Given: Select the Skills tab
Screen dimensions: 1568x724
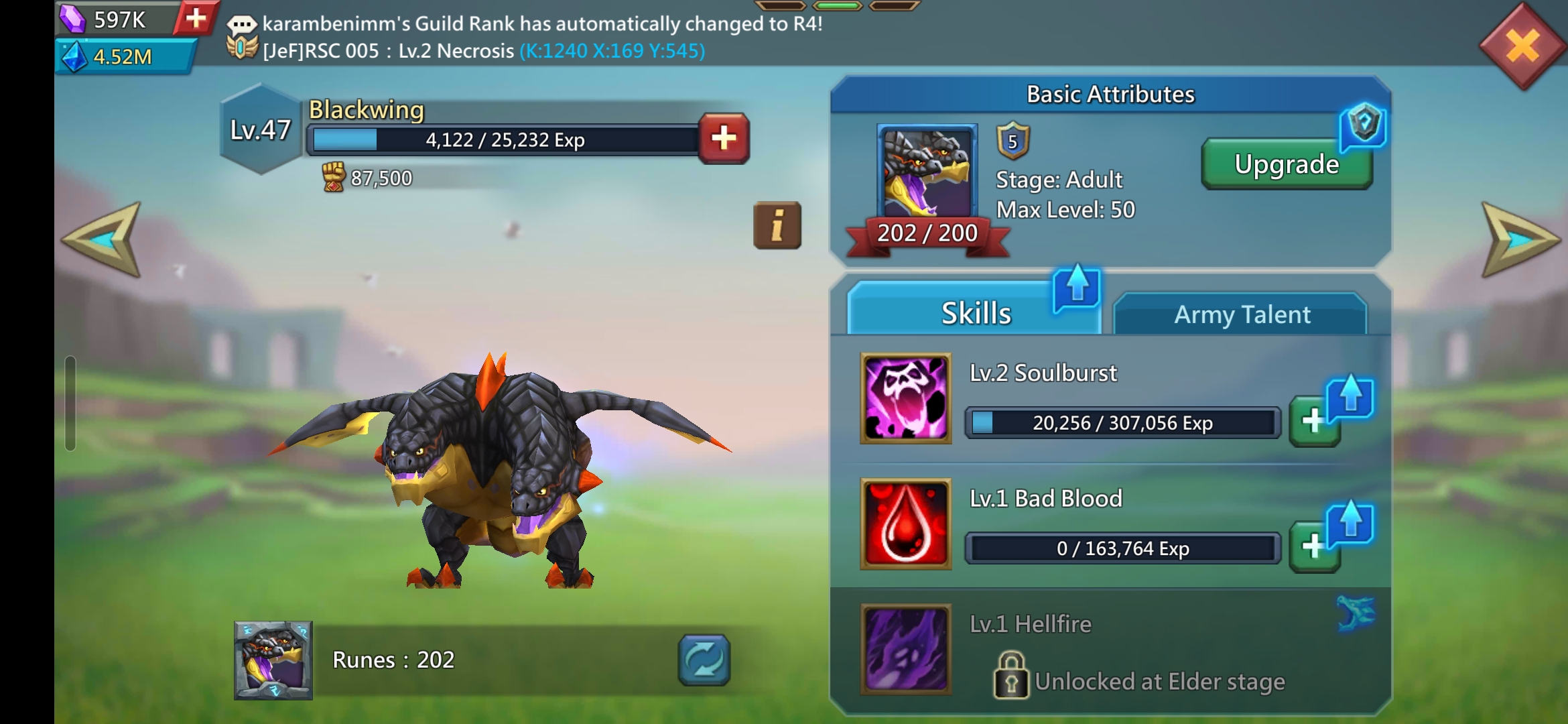Looking at the screenshot, I should pyautogui.click(x=975, y=313).
